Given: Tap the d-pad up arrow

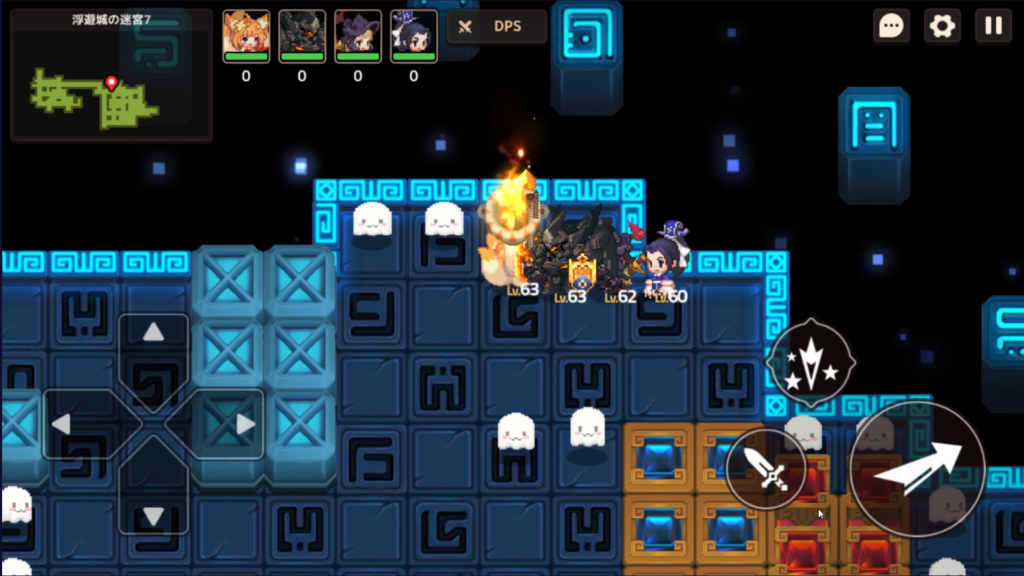Looking at the screenshot, I should 153,333.
